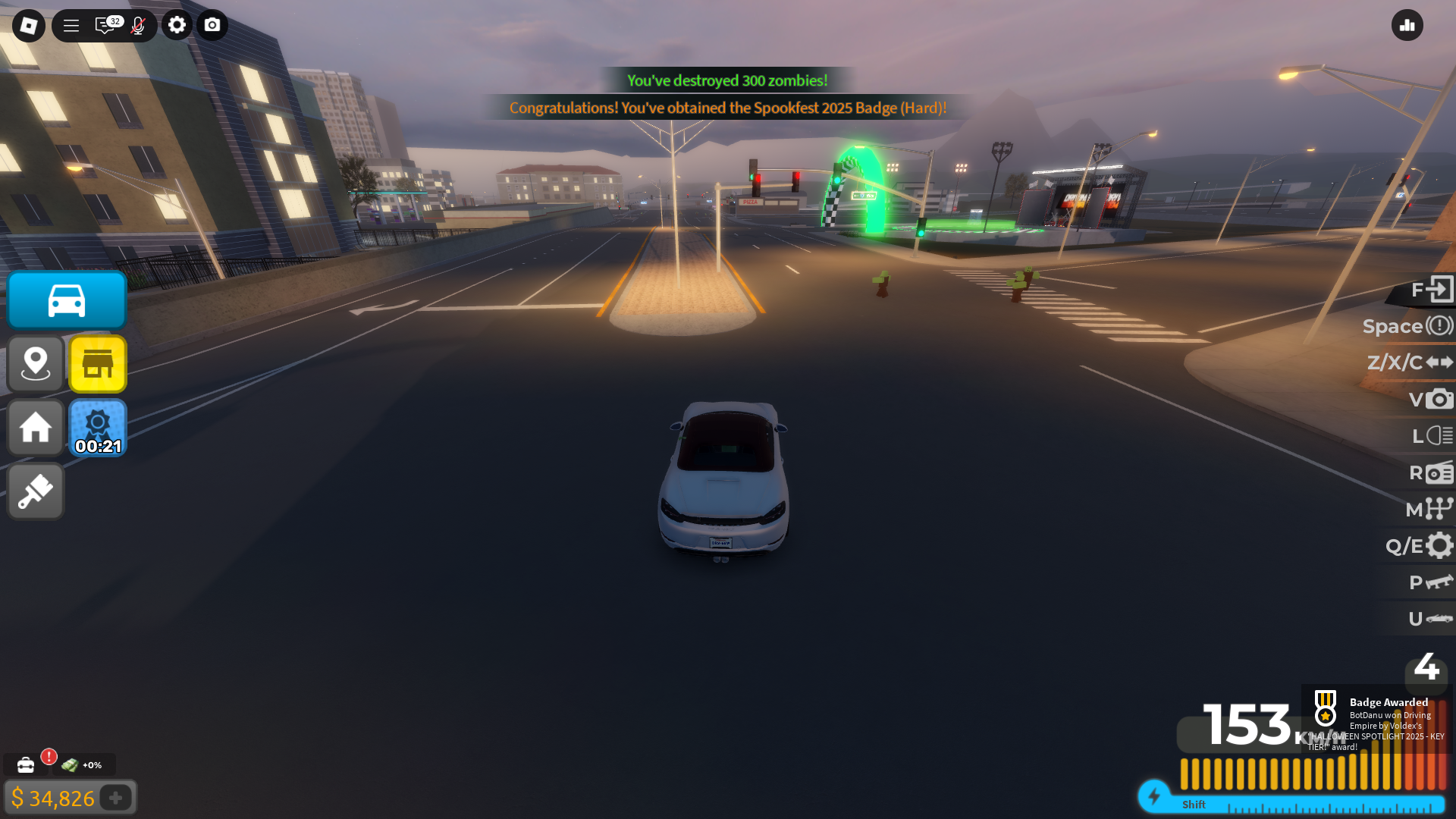Open the limited-time event icon showing 00:21

coord(97,428)
